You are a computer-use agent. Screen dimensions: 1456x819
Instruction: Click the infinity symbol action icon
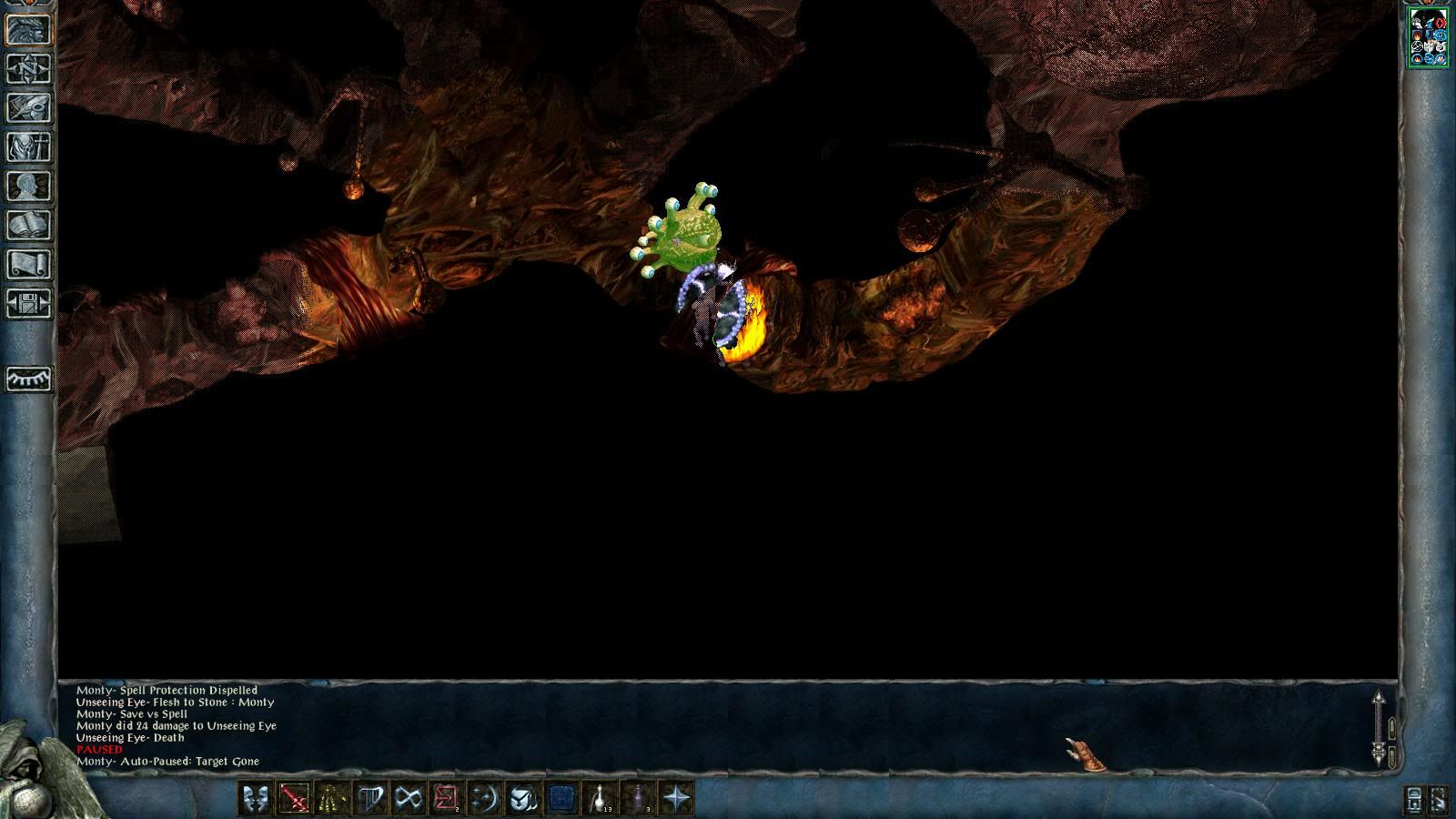tap(409, 799)
